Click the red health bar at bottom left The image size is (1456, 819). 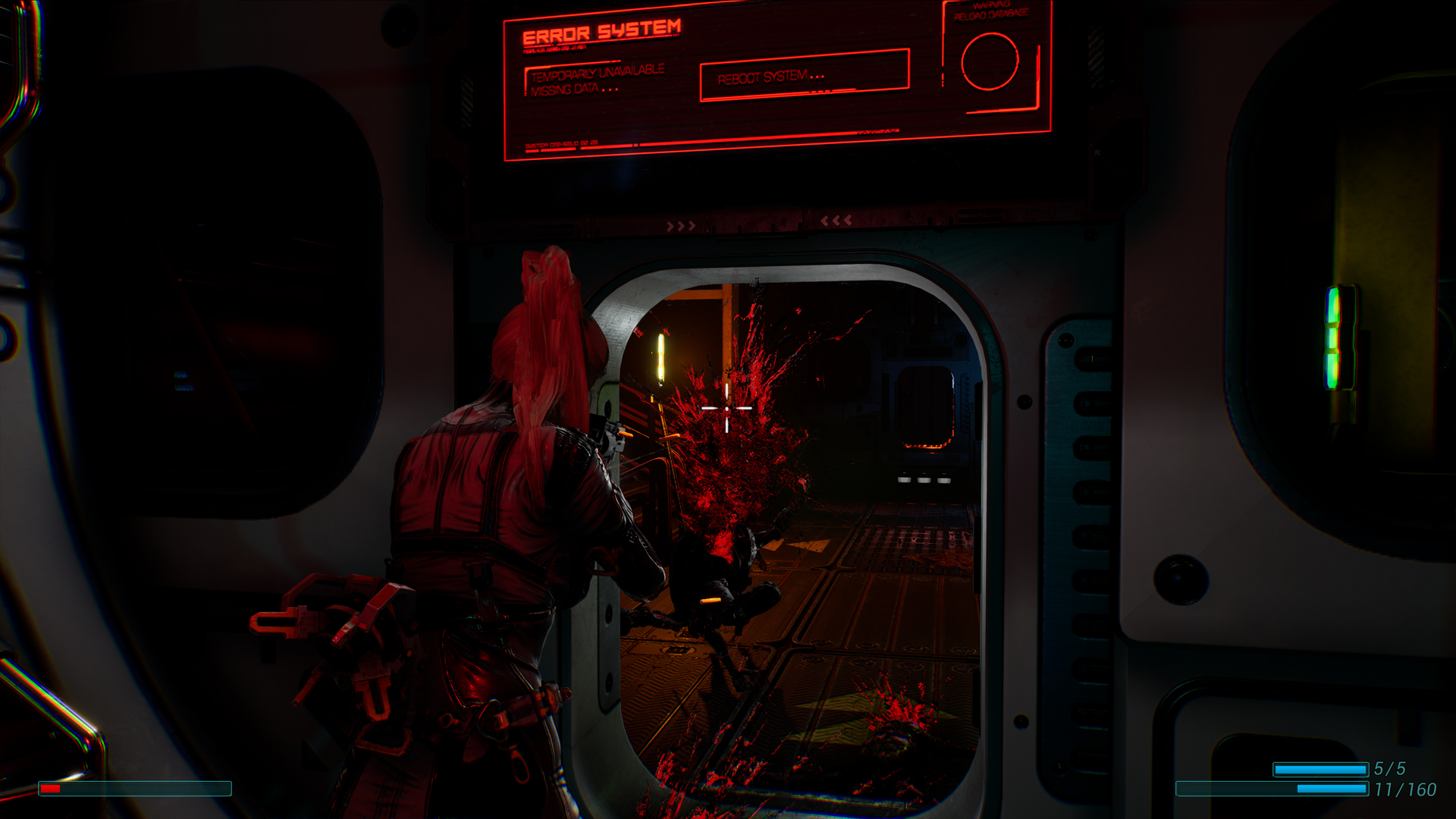point(51,790)
